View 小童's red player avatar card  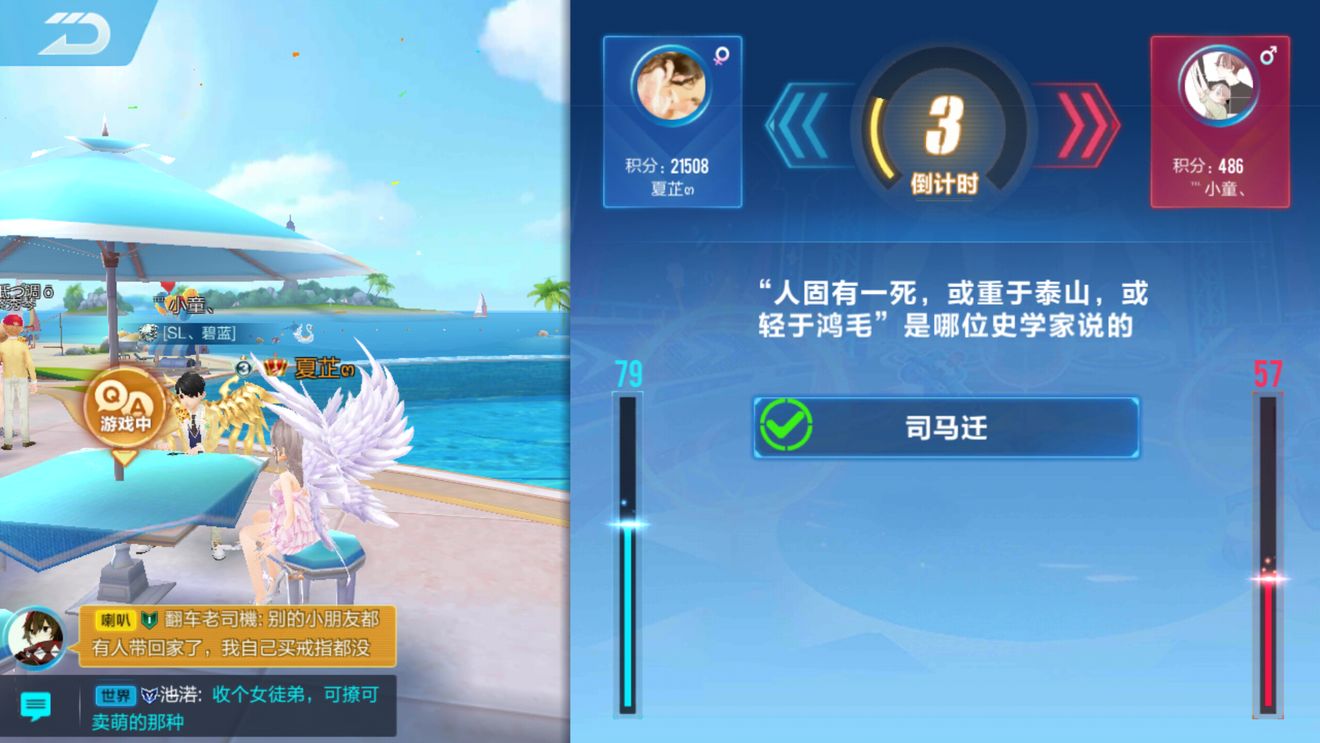[1219, 121]
